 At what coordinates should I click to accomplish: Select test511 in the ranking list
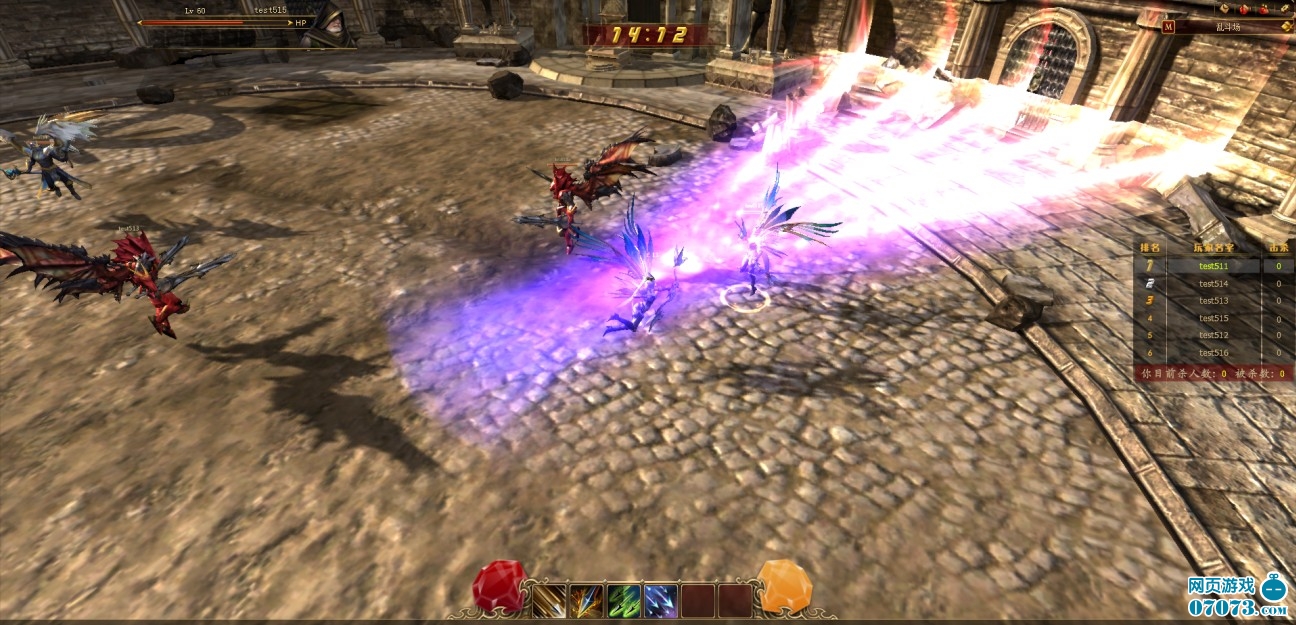coord(1213,266)
